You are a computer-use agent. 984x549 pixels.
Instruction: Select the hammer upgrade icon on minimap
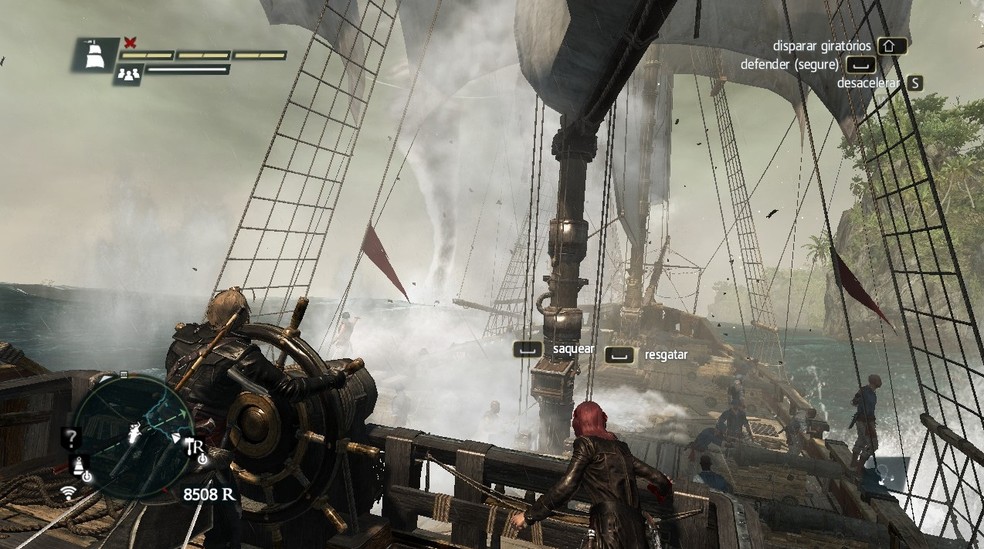pyautogui.click(x=194, y=447)
